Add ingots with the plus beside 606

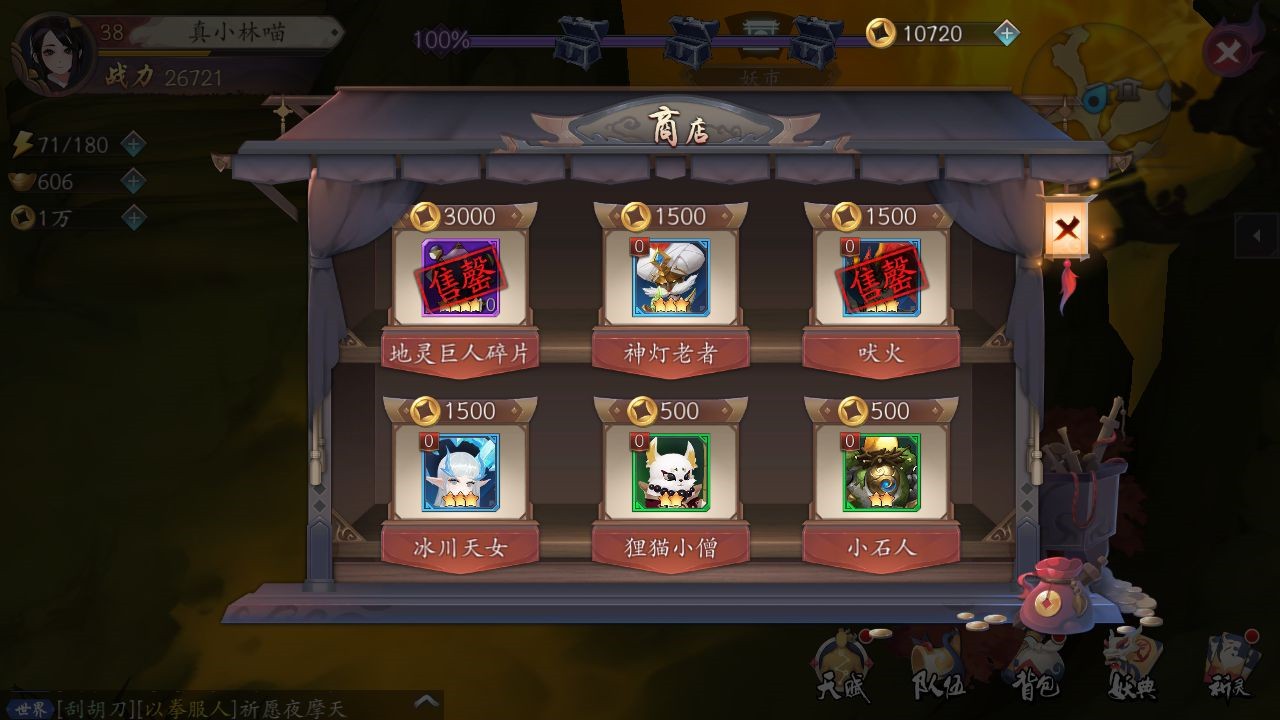pos(133,181)
